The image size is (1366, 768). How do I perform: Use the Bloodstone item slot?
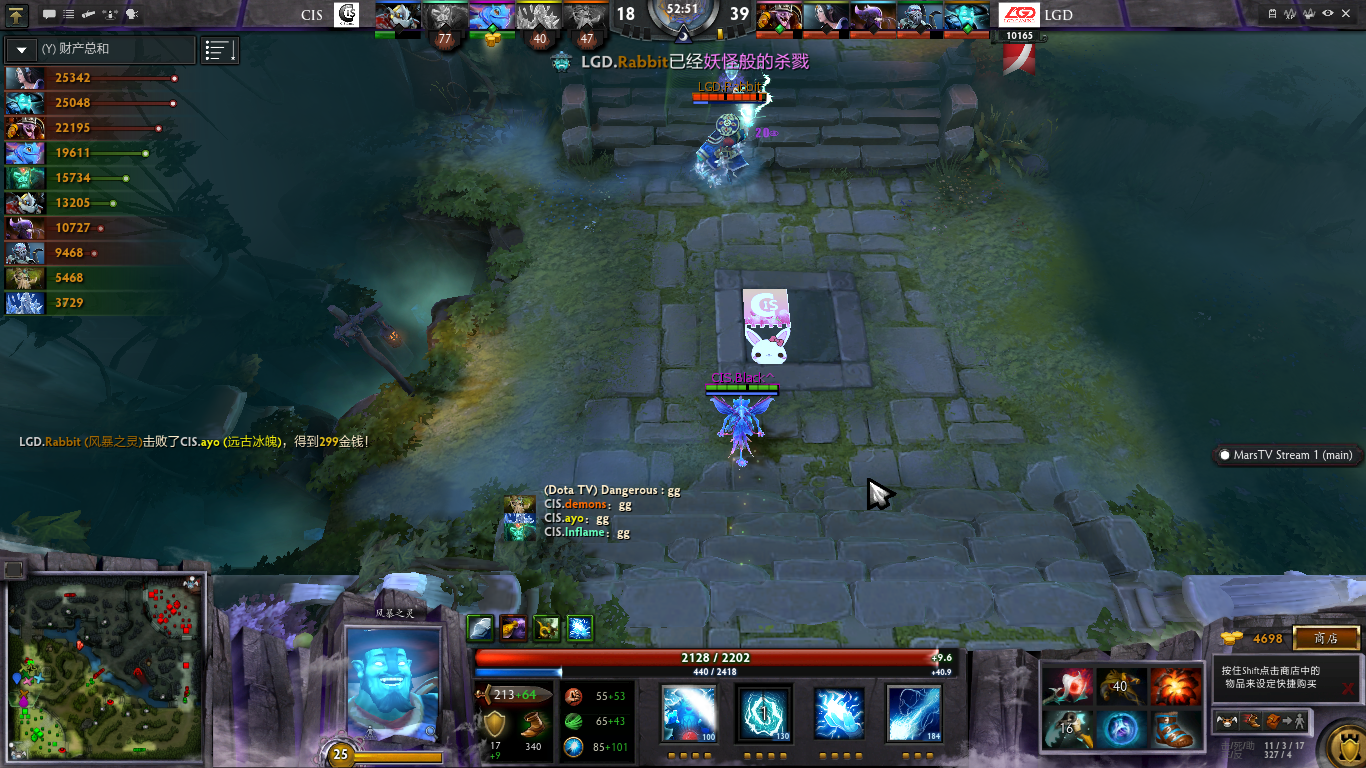click(x=1067, y=687)
